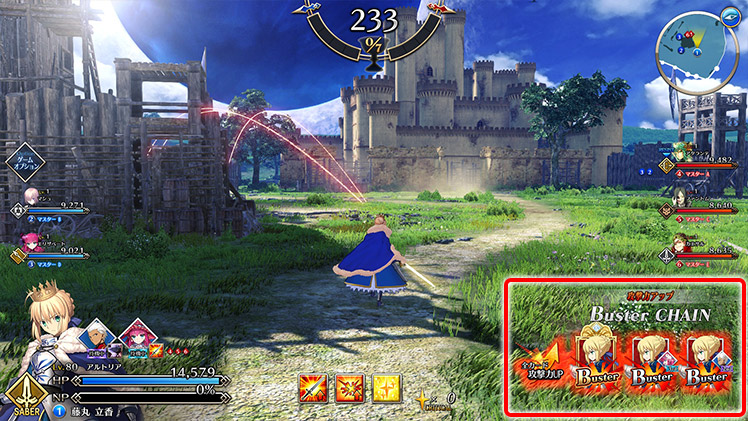
Task: Click the blue round icon above the minimap
Action: [x=730, y=13]
